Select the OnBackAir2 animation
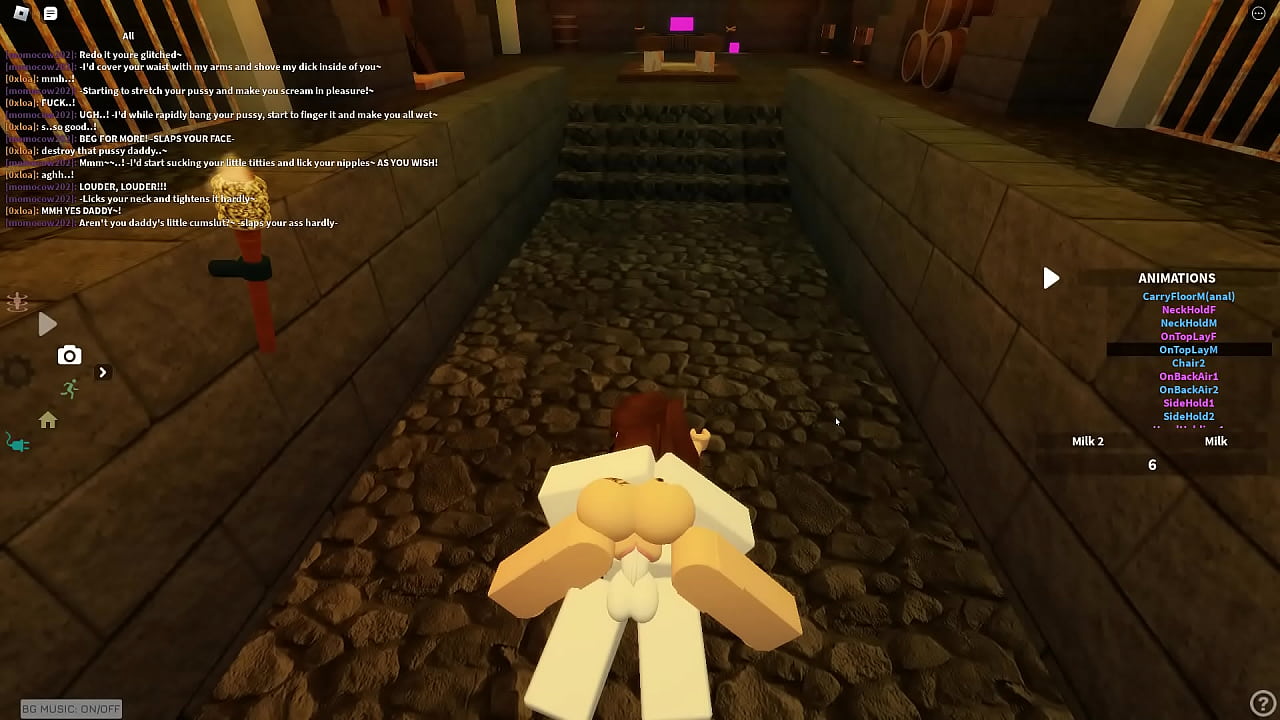The width and height of the screenshot is (1280, 720). click(x=1188, y=389)
